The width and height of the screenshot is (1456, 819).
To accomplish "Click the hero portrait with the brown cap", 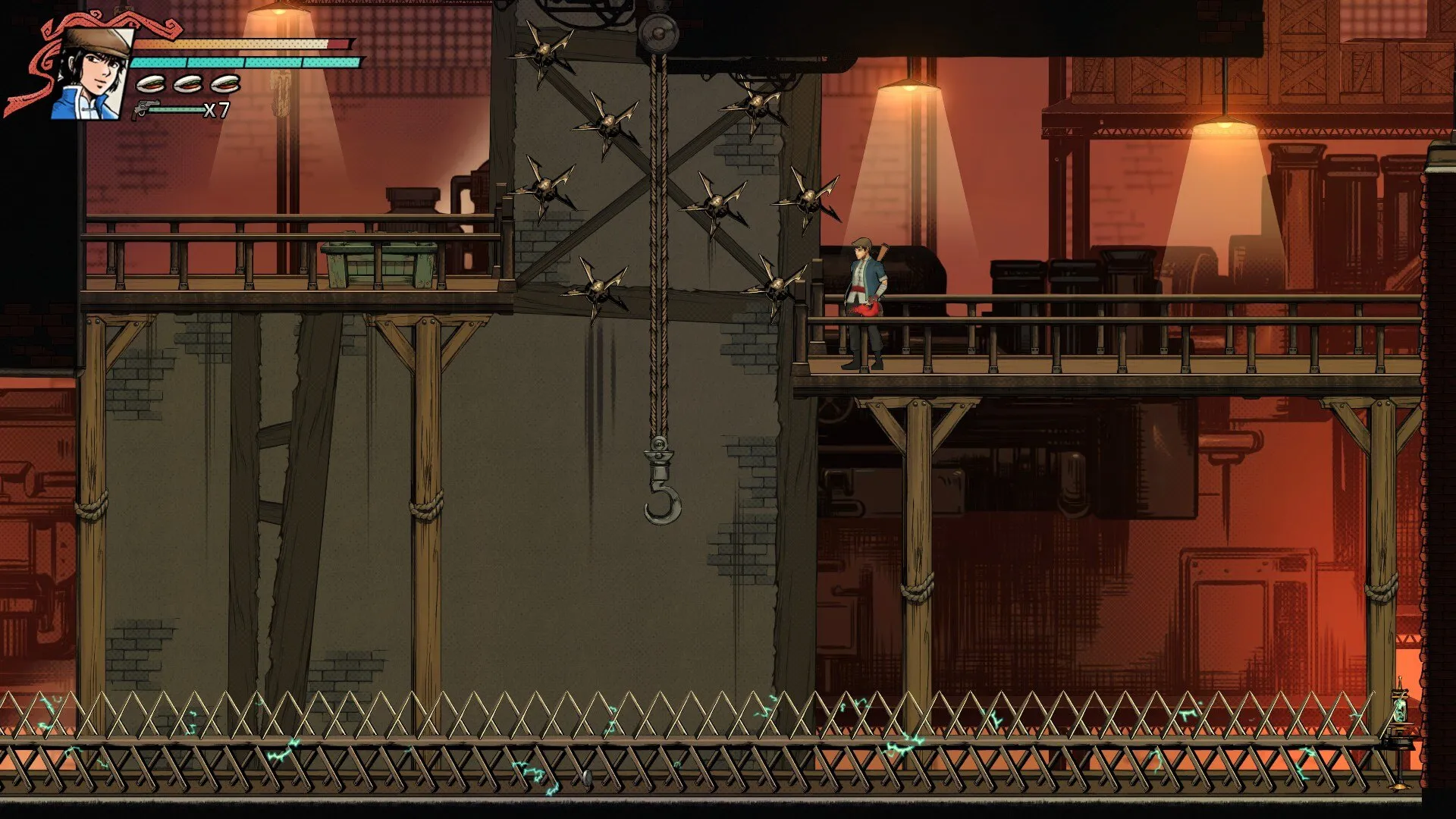I will click(x=91, y=74).
